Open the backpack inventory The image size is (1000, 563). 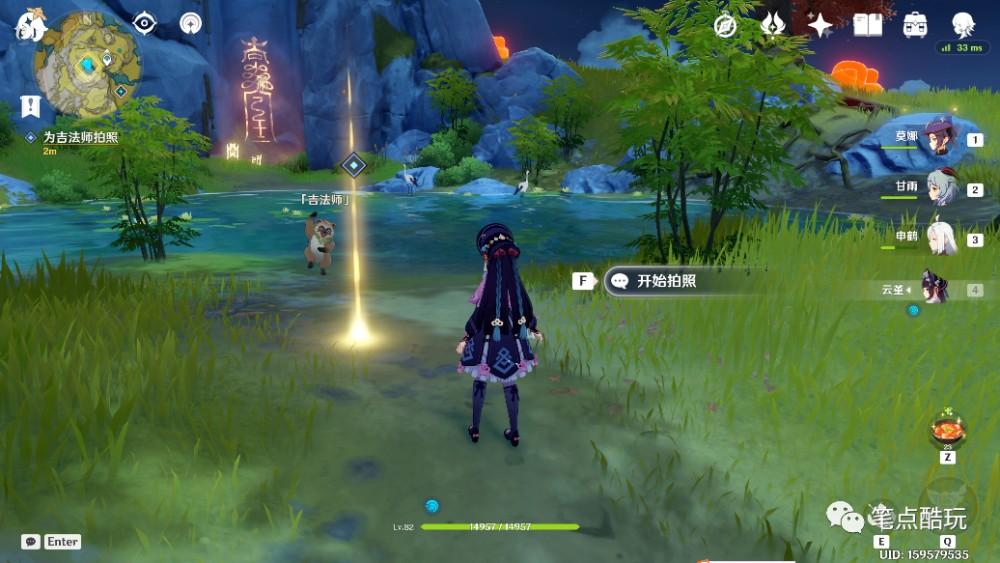tap(915, 26)
